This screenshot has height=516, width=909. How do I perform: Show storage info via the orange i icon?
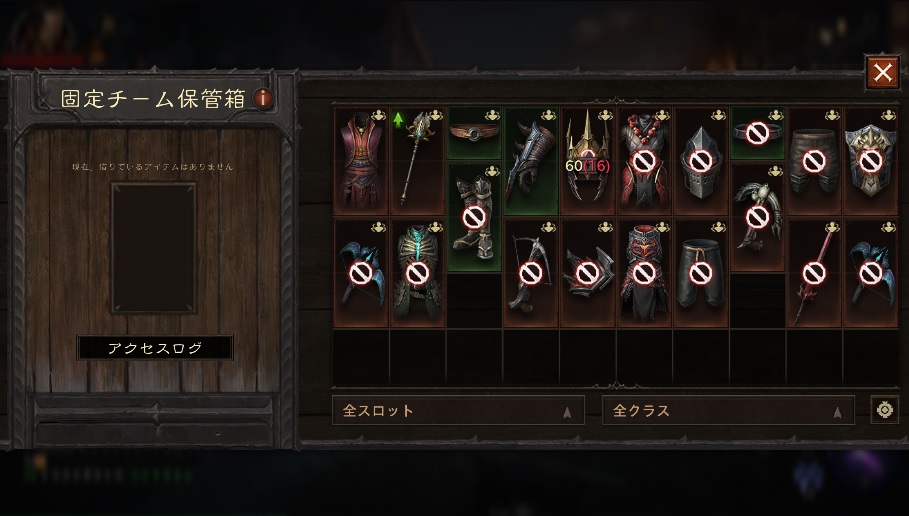click(x=263, y=99)
